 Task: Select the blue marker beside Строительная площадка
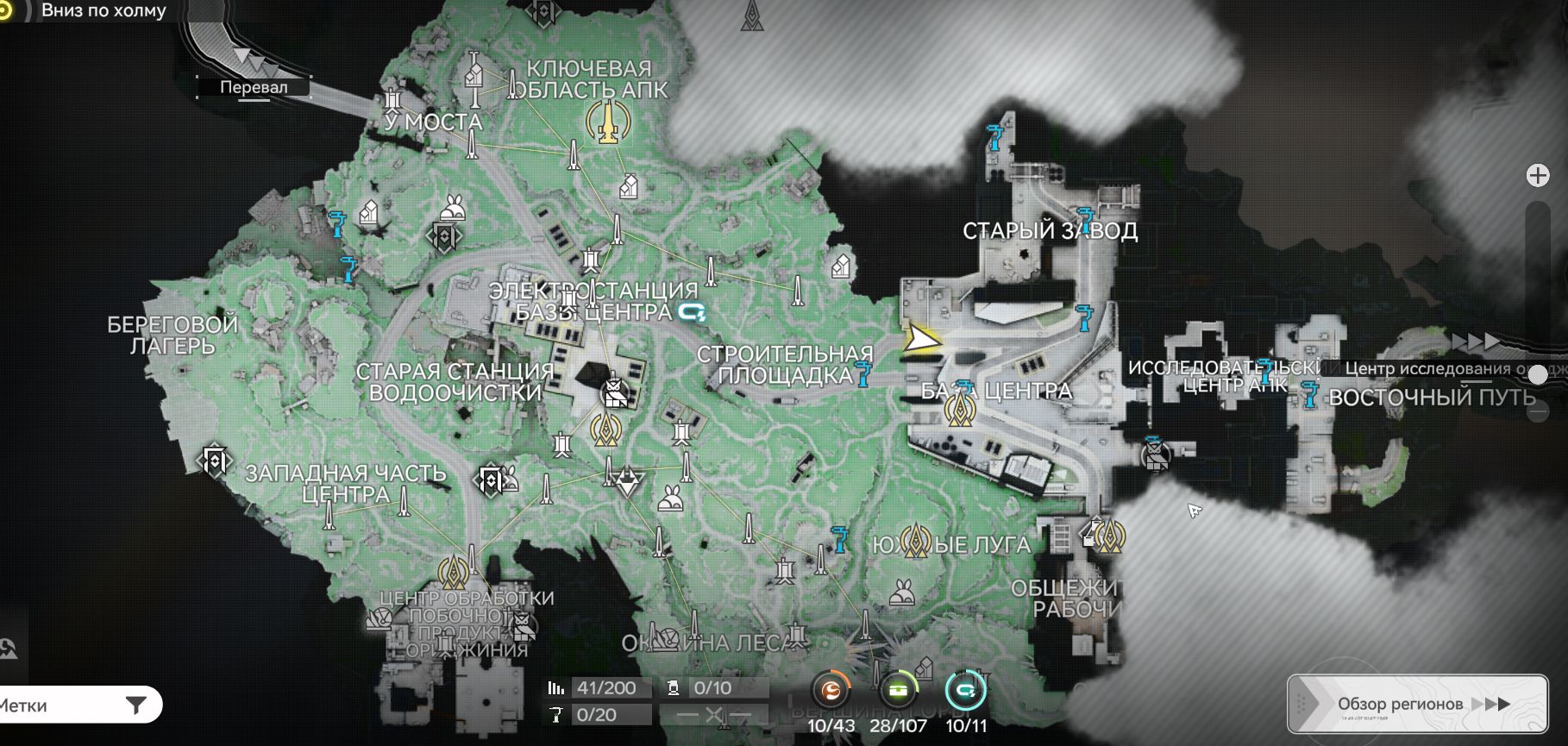tap(862, 373)
